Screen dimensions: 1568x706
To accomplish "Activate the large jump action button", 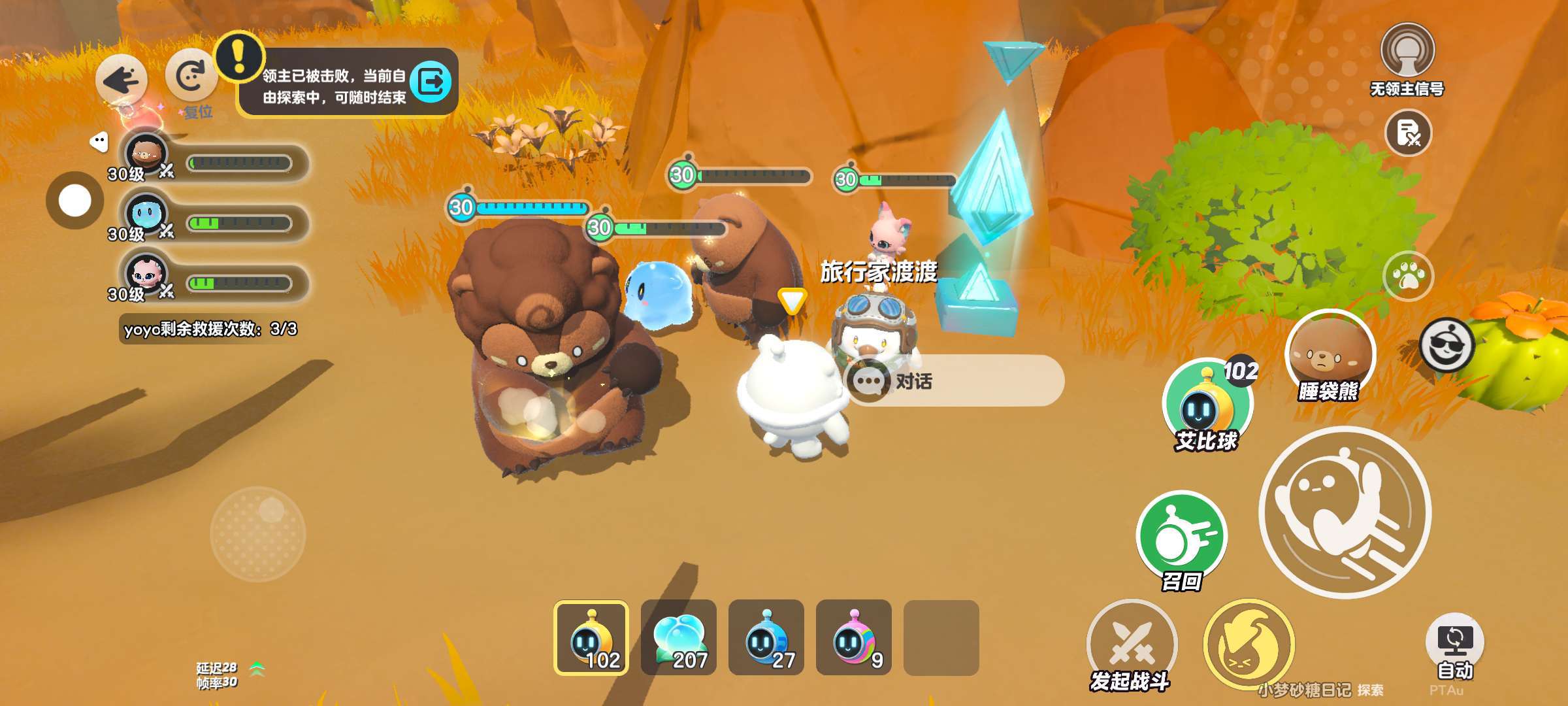I will pos(1345,513).
